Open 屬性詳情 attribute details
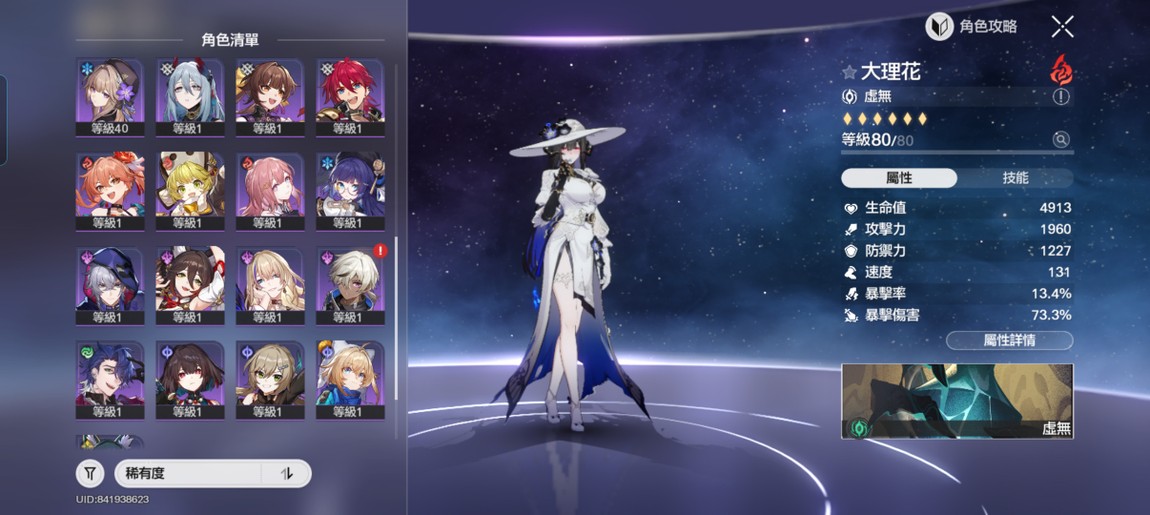 [1009, 340]
